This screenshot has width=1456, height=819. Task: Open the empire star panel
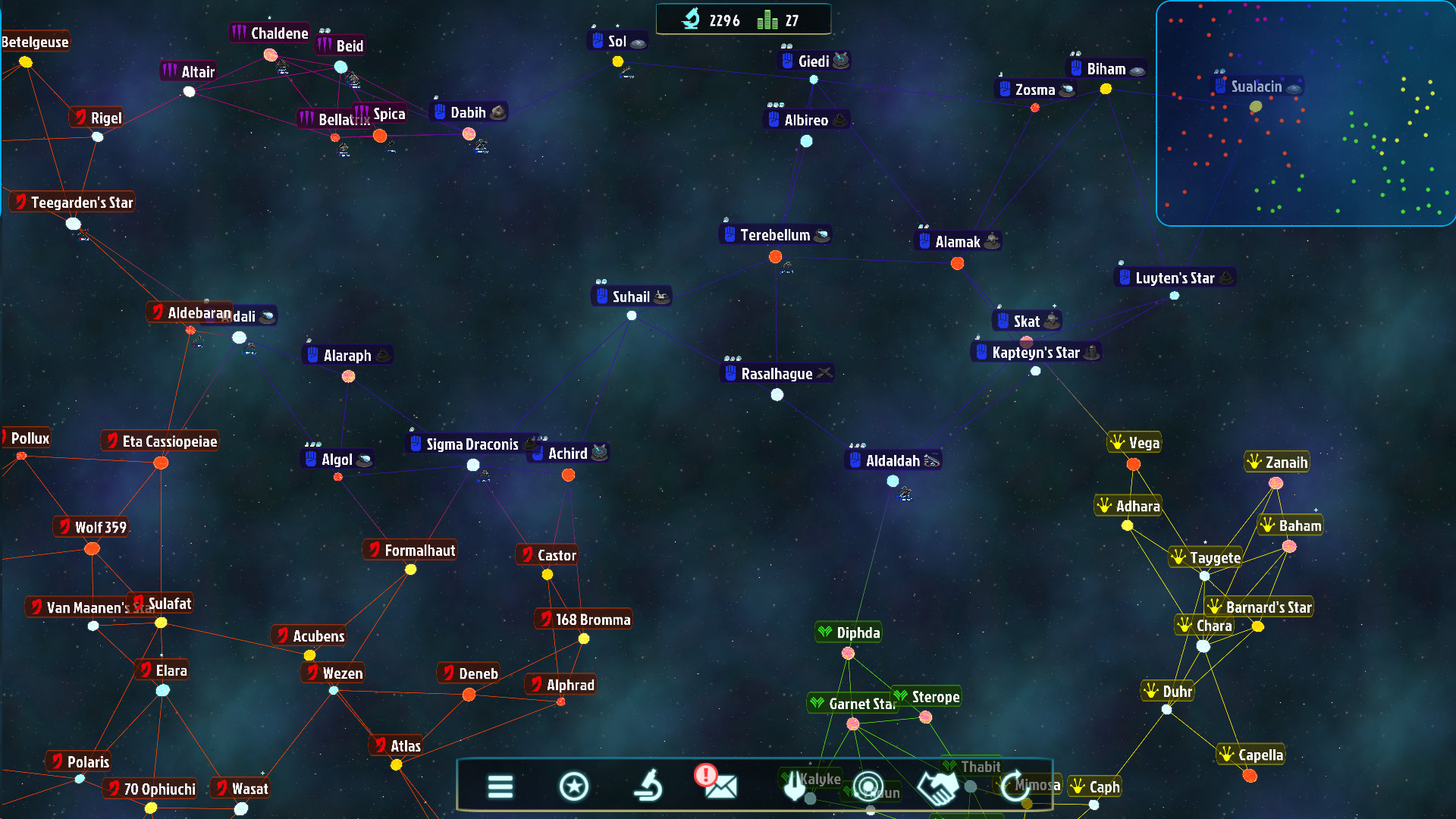pyautogui.click(x=574, y=786)
